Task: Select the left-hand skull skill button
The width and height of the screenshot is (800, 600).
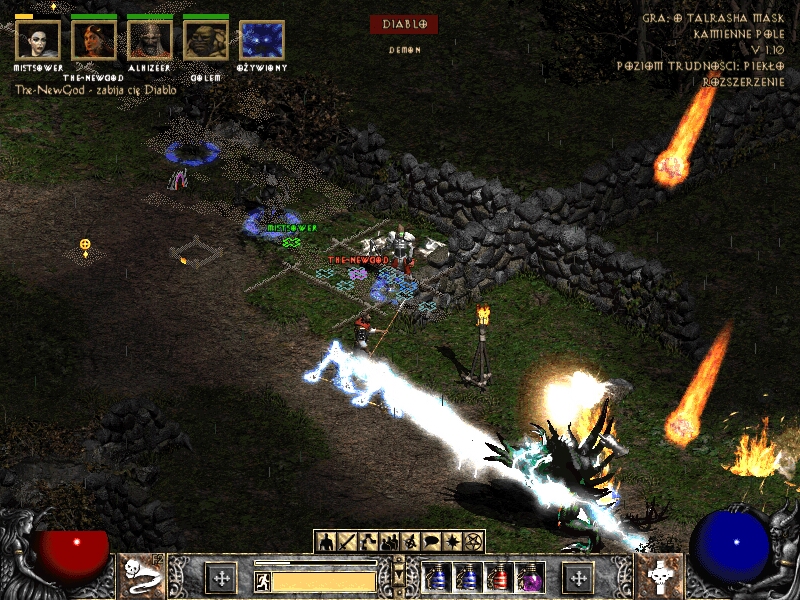Action: coord(139,577)
